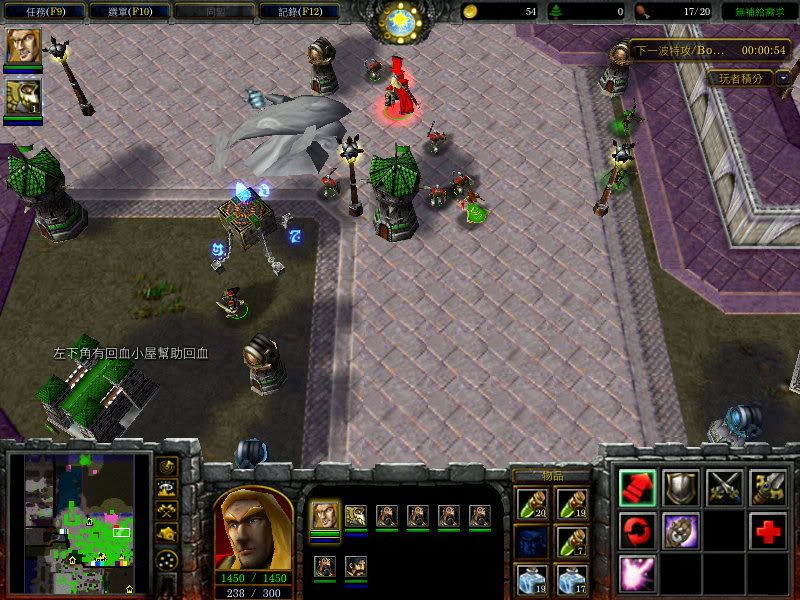Cast the pink light burst ability
The height and width of the screenshot is (600, 800).
pyautogui.click(x=638, y=573)
